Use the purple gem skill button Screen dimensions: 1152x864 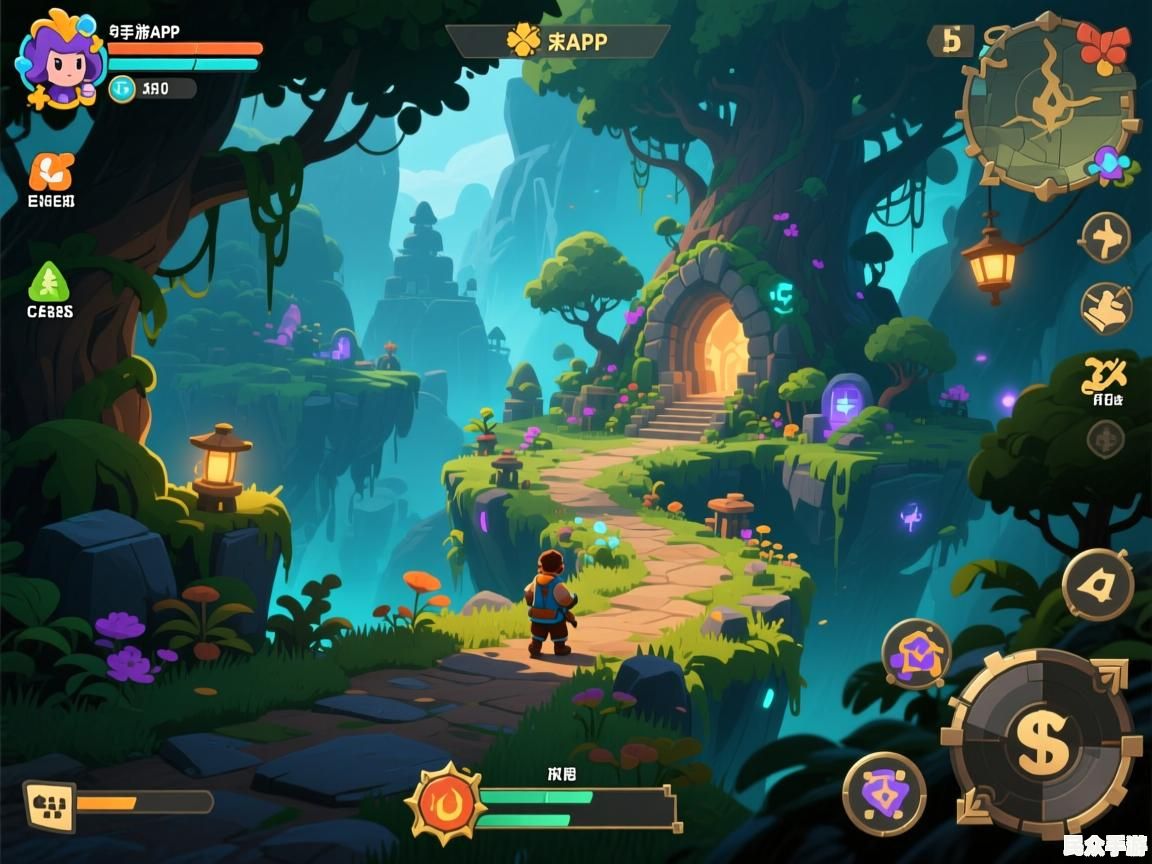click(883, 794)
